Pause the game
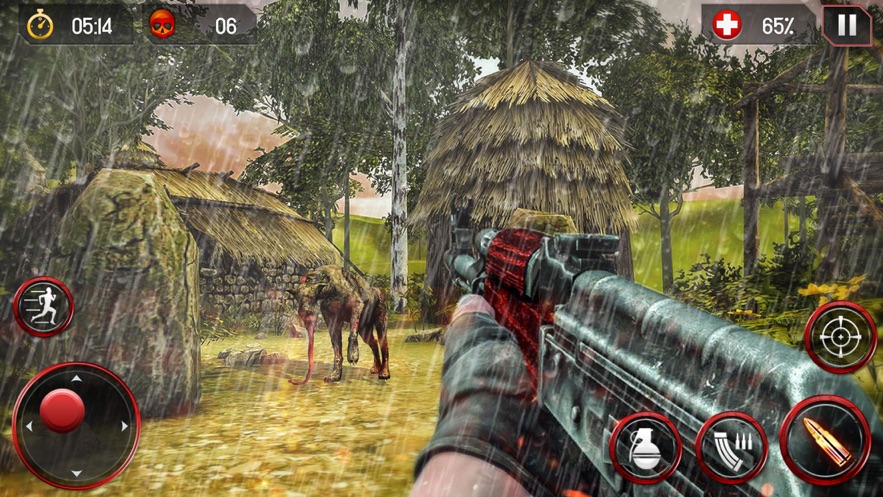This screenshot has width=883, height=497. [x=846, y=25]
